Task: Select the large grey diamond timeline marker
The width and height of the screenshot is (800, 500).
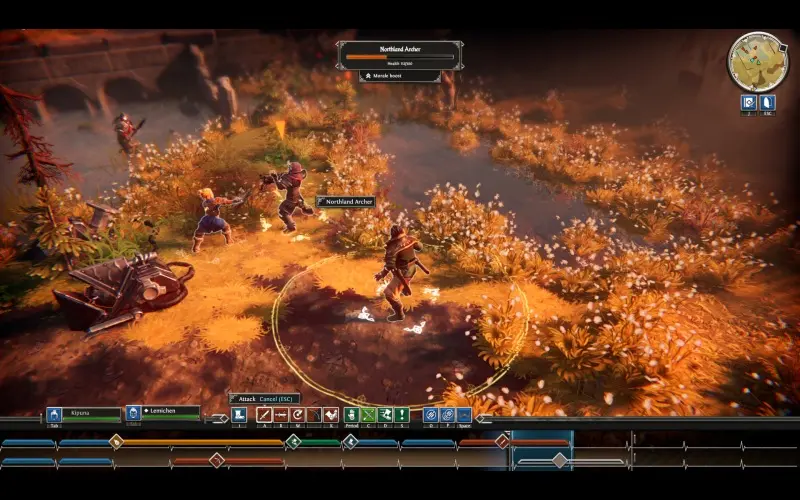Action: tap(560, 460)
